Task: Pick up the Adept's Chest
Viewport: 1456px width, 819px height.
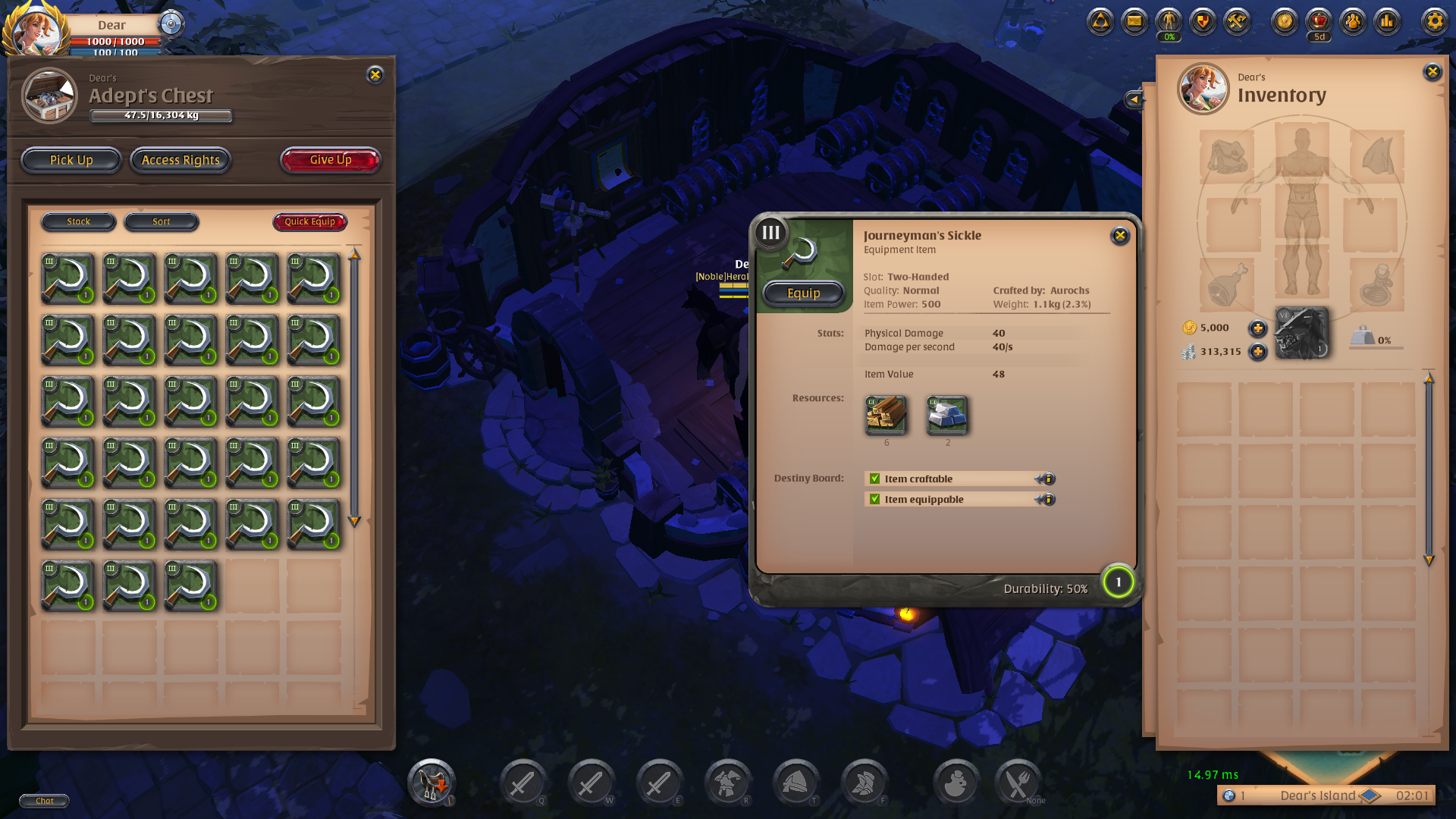Action: coord(71,160)
